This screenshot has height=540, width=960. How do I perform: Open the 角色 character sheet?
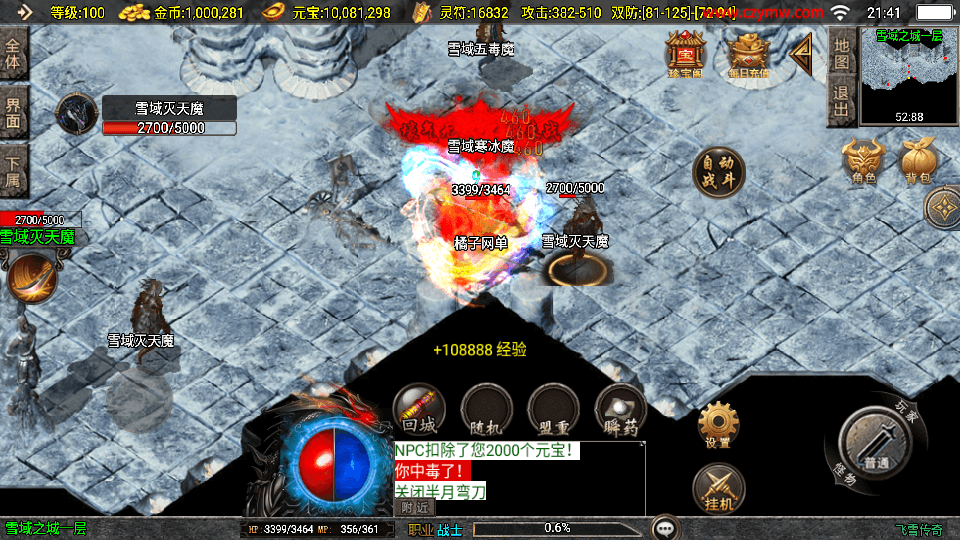pyautogui.click(x=864, y=160)
